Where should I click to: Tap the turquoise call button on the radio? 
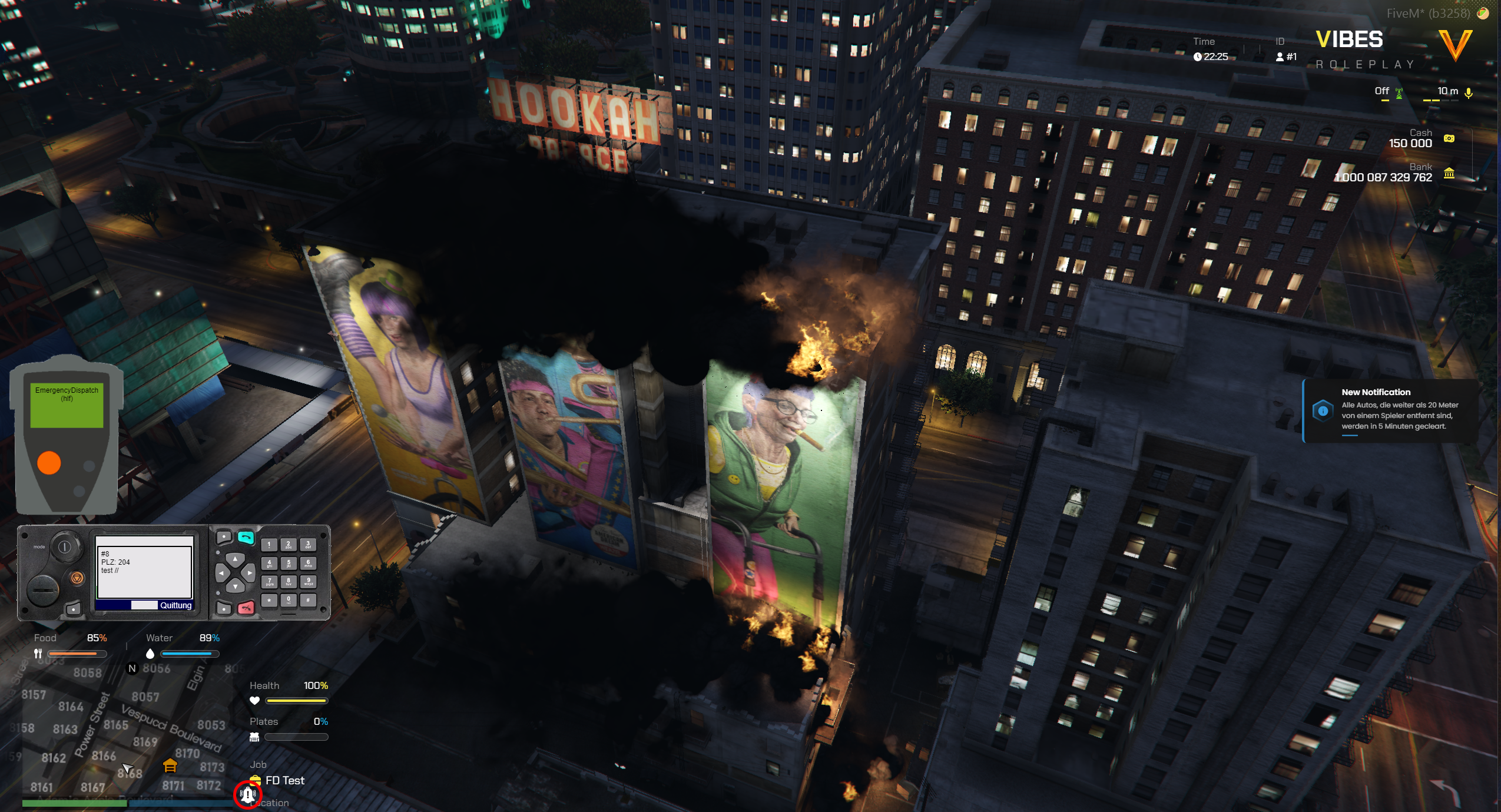[x=246, y=537]
